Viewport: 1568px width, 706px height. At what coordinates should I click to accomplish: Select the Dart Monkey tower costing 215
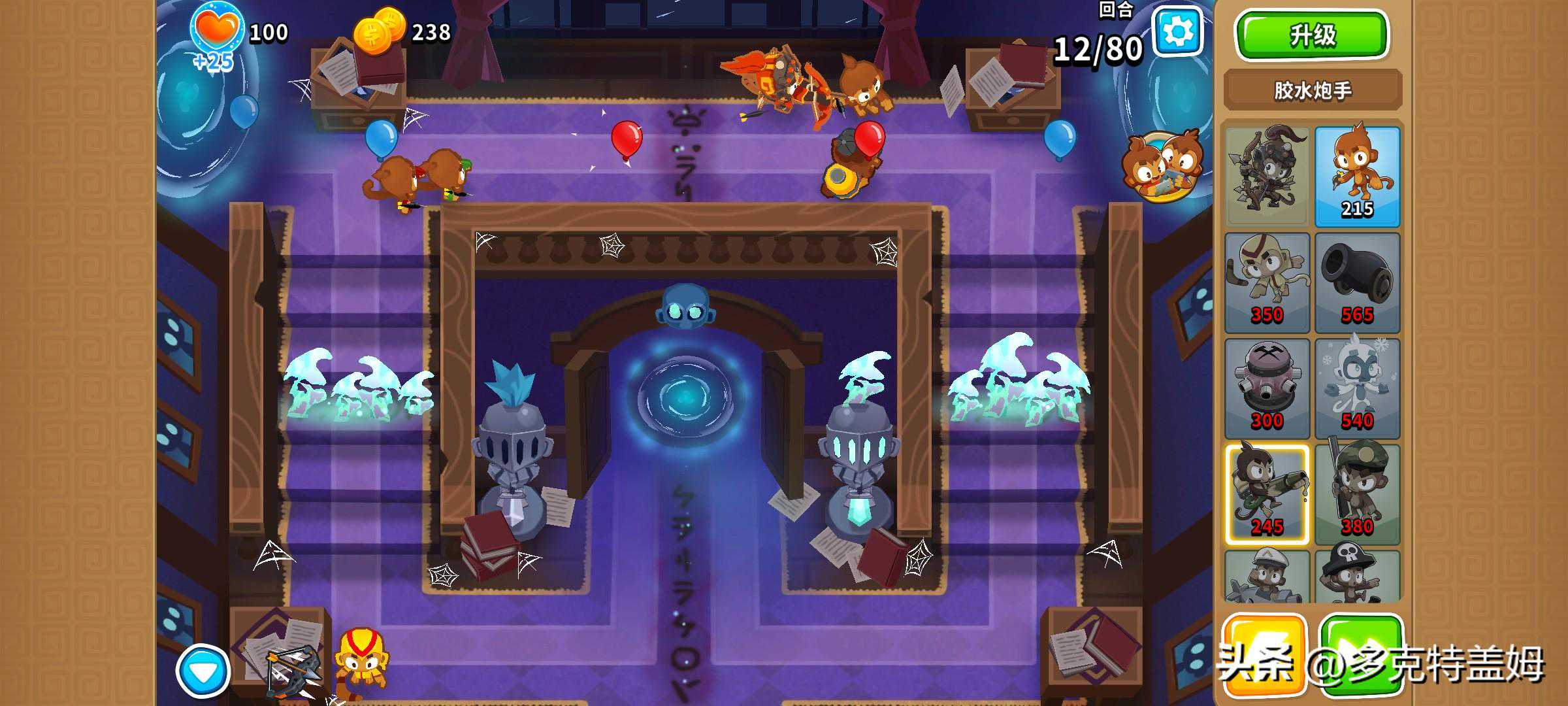click(1357, 176)
